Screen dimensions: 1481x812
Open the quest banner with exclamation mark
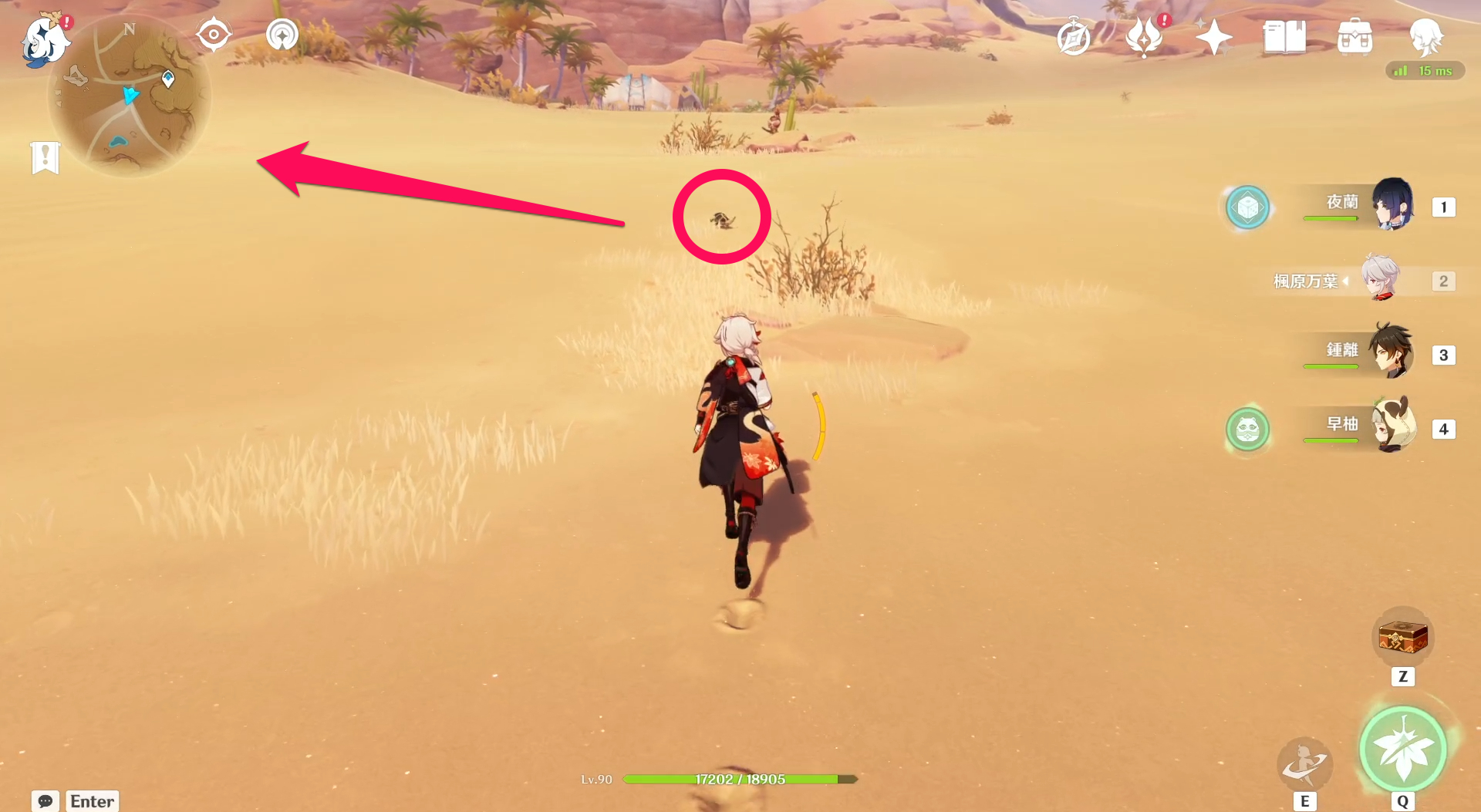tap(46, 159)
